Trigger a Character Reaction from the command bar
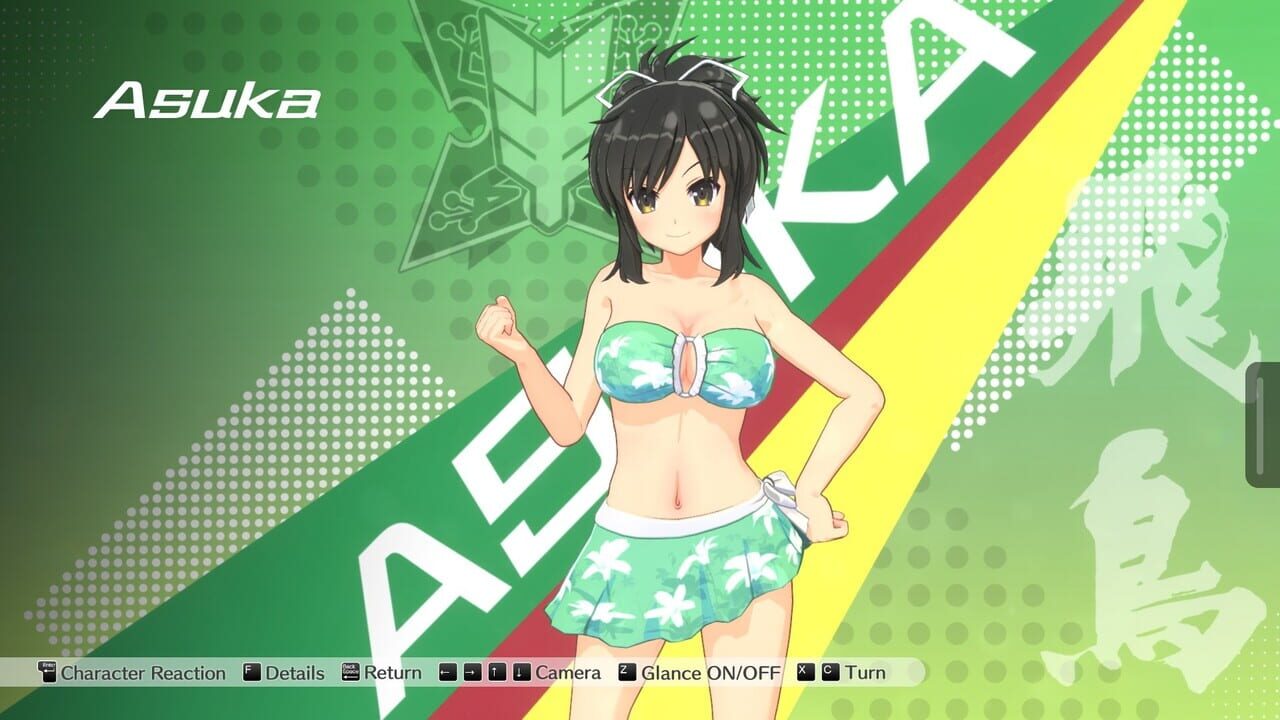1280x720 pixels. point(142,673)
